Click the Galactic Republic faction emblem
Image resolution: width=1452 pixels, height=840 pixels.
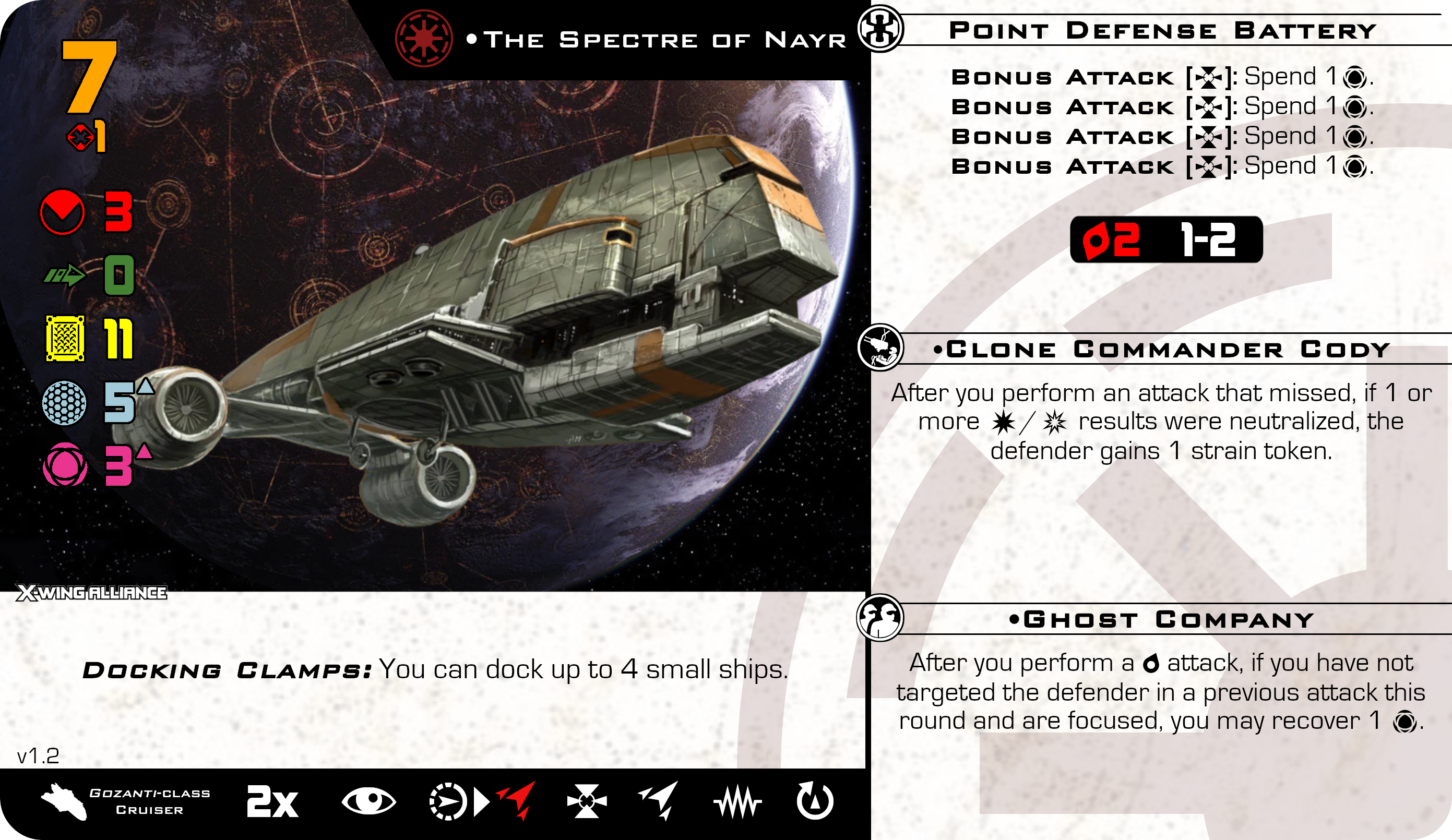(x=423, y=38)
